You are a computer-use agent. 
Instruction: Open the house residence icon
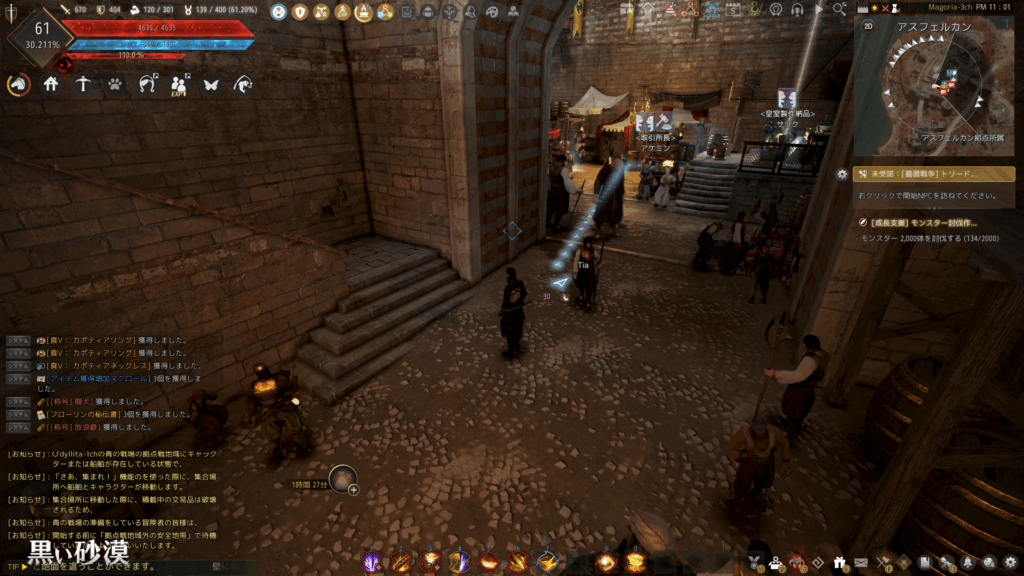click(x=51, y=85)
